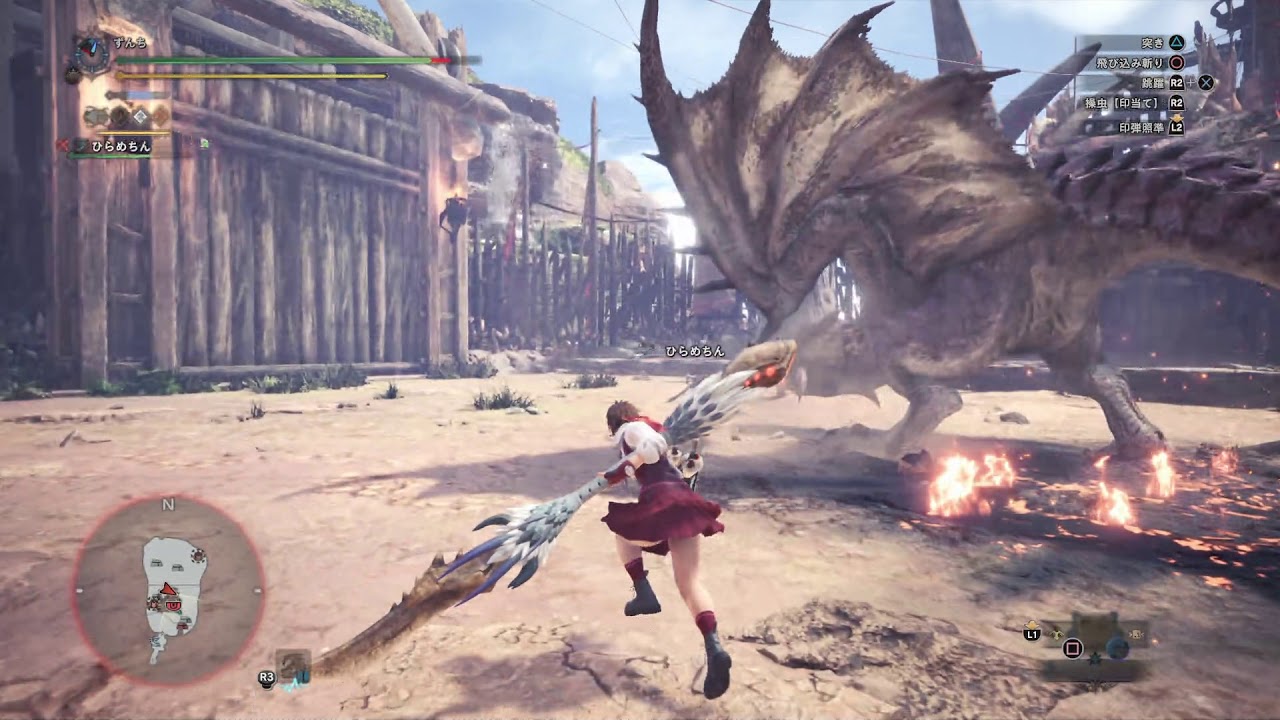
Task: Select teammate ひらめちん in party list
Action: [x=121, y=147]
